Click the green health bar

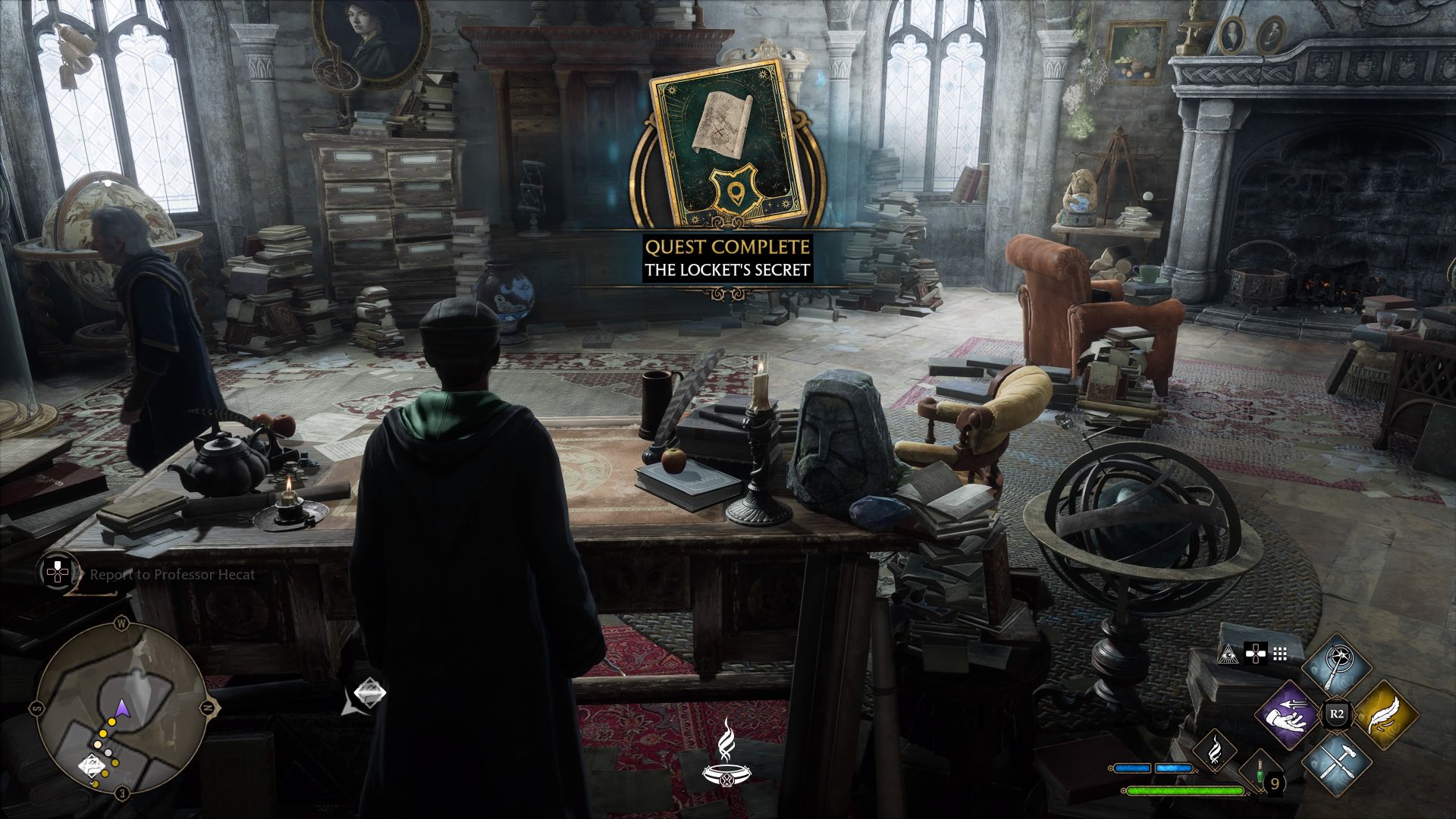click(x=1185, y=790)
